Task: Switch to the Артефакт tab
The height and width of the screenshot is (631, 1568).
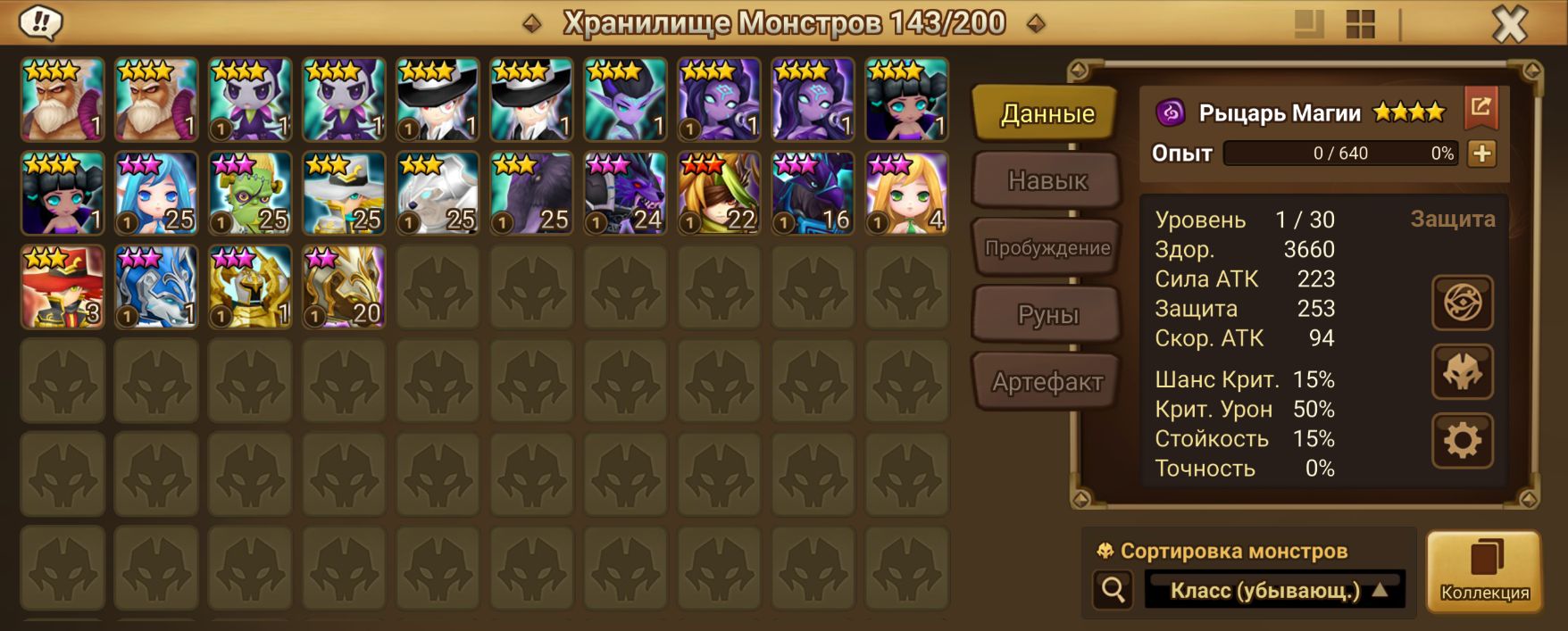Action: tap(1047, 382)
